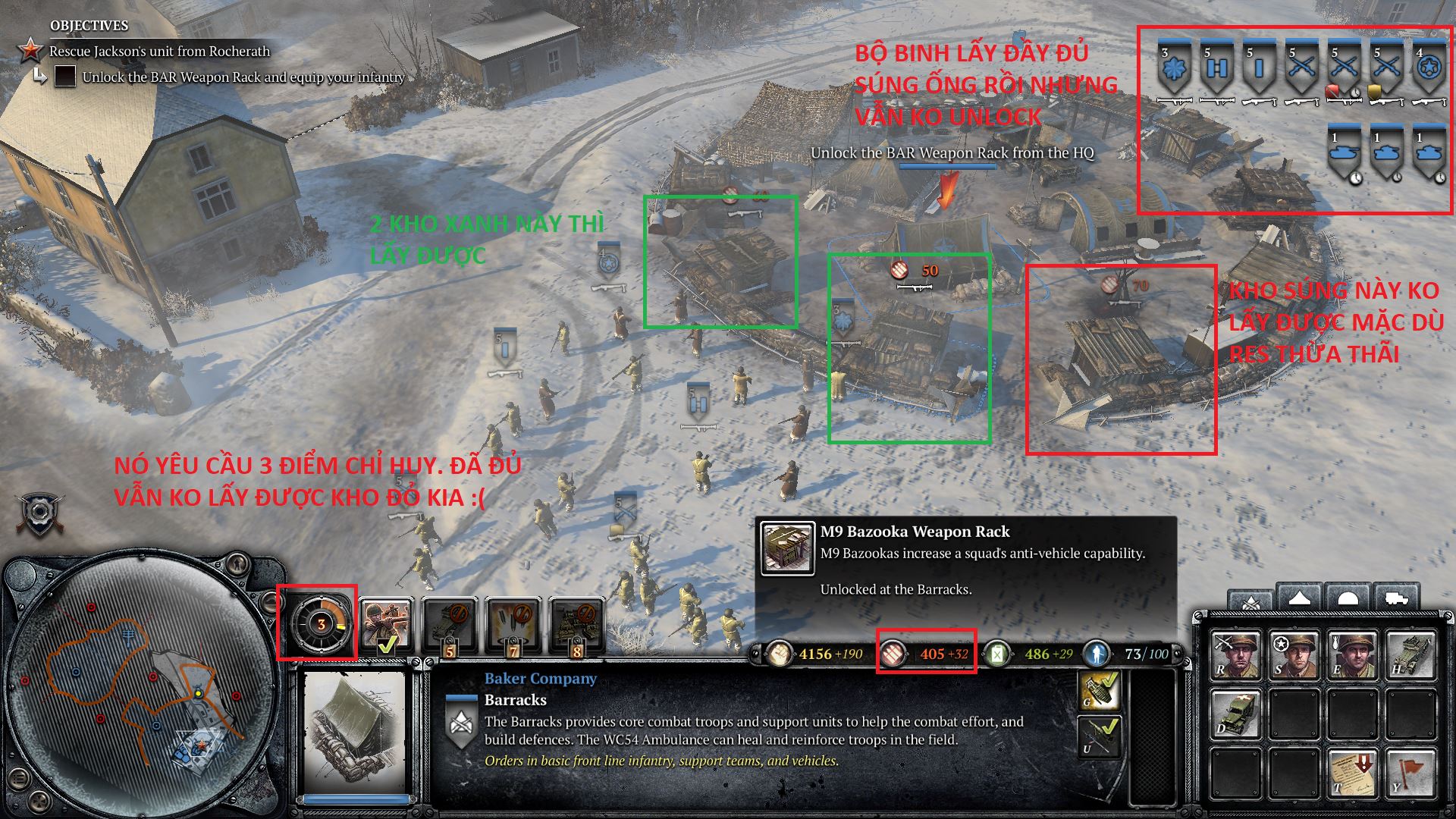Select the WC54 Ambulance build icon

pos(1236,713)
